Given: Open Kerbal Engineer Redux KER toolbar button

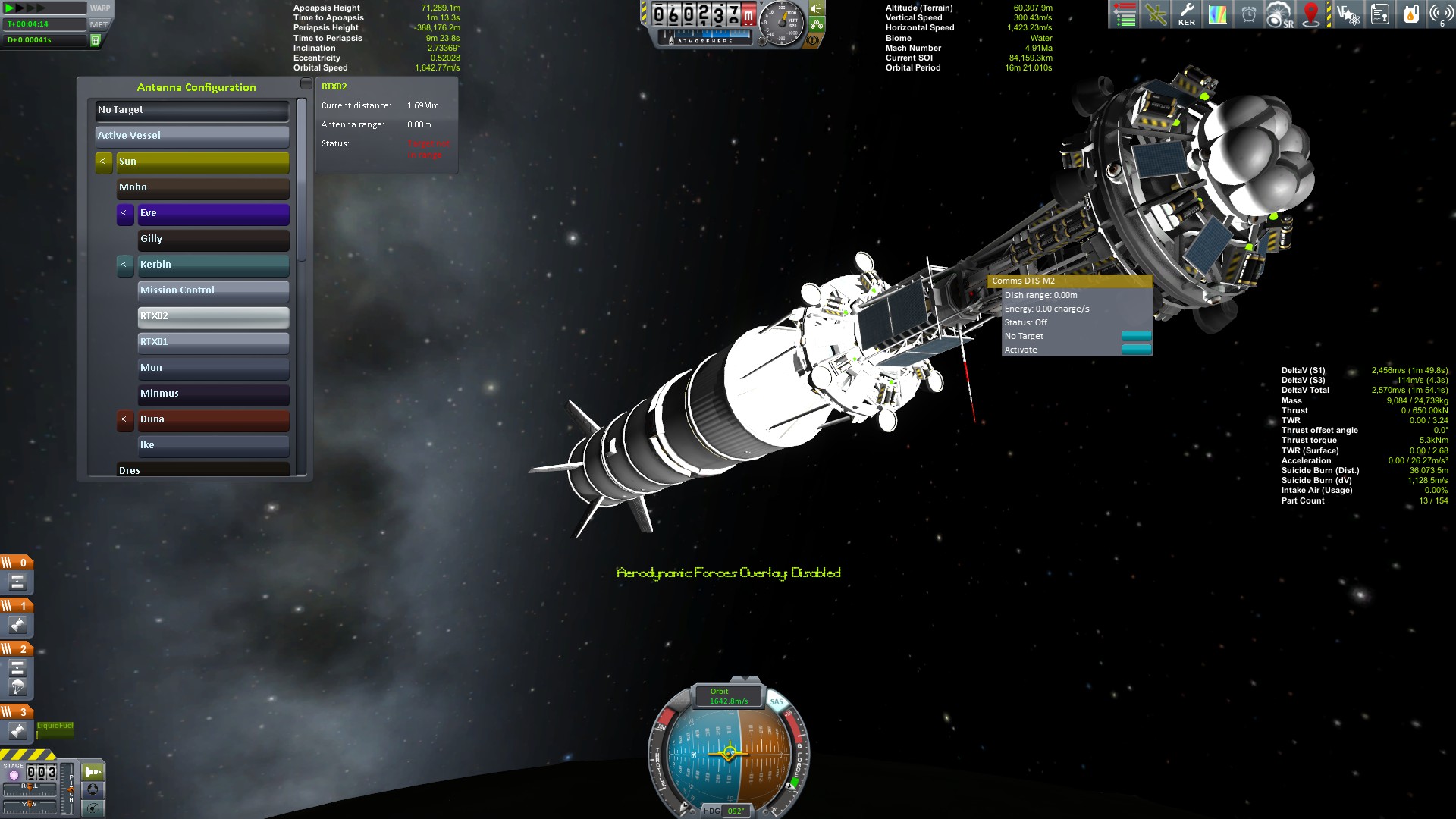Looking at the screenshot, I should click(x=1187, y=14).
